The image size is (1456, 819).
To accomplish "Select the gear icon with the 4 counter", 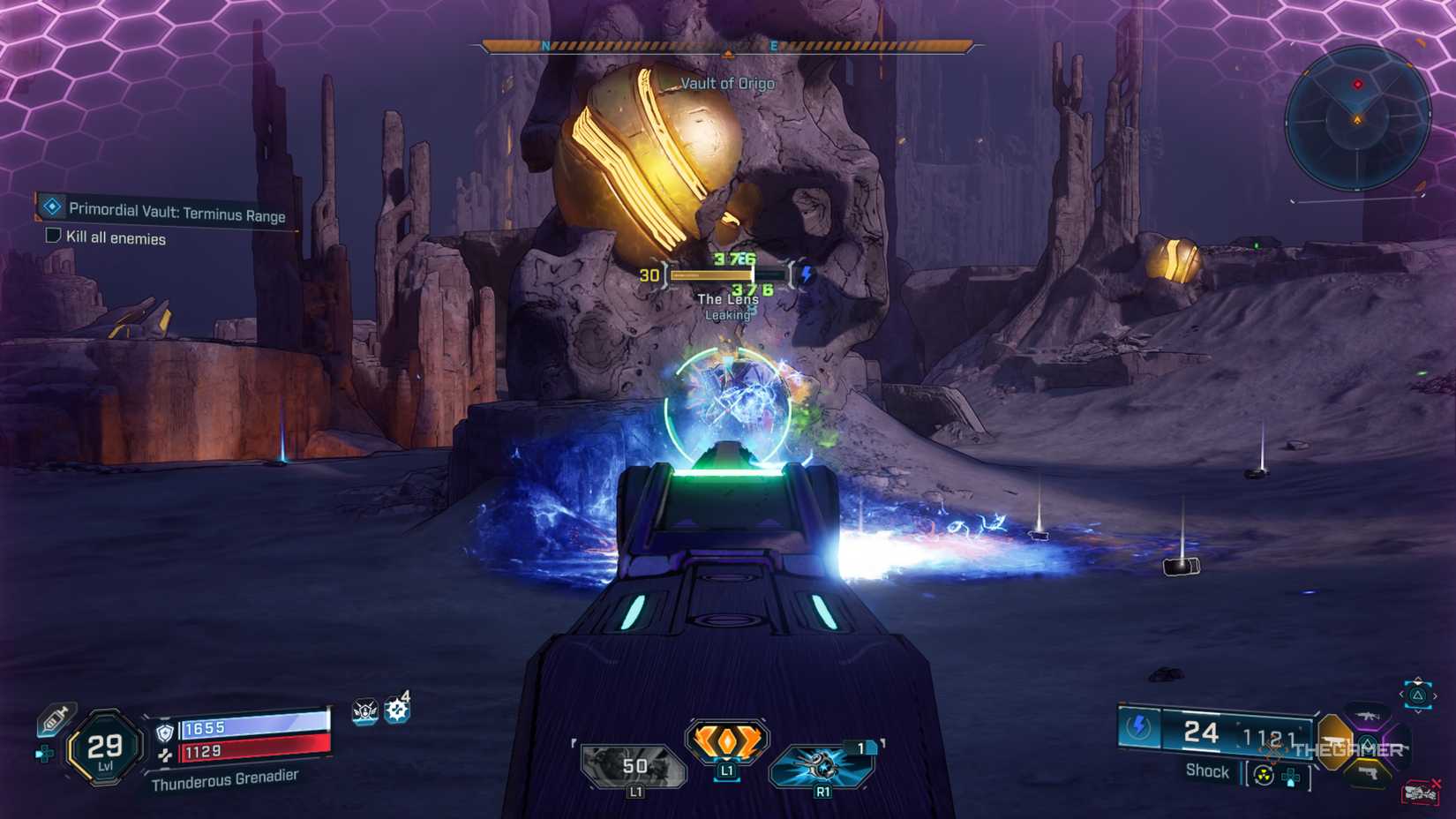I will tap(395, 709).
